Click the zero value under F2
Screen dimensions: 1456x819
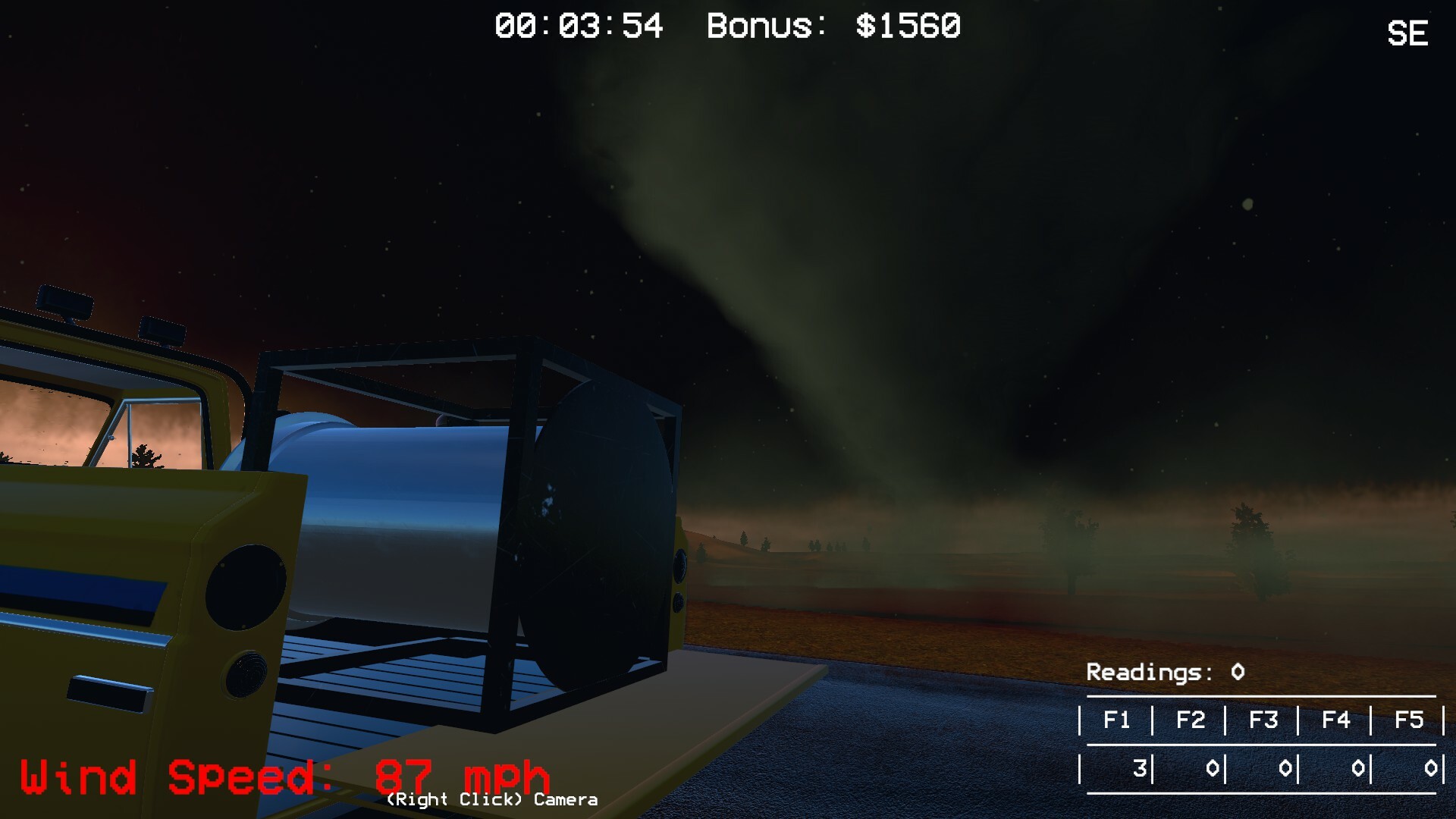click(1213, 767)
